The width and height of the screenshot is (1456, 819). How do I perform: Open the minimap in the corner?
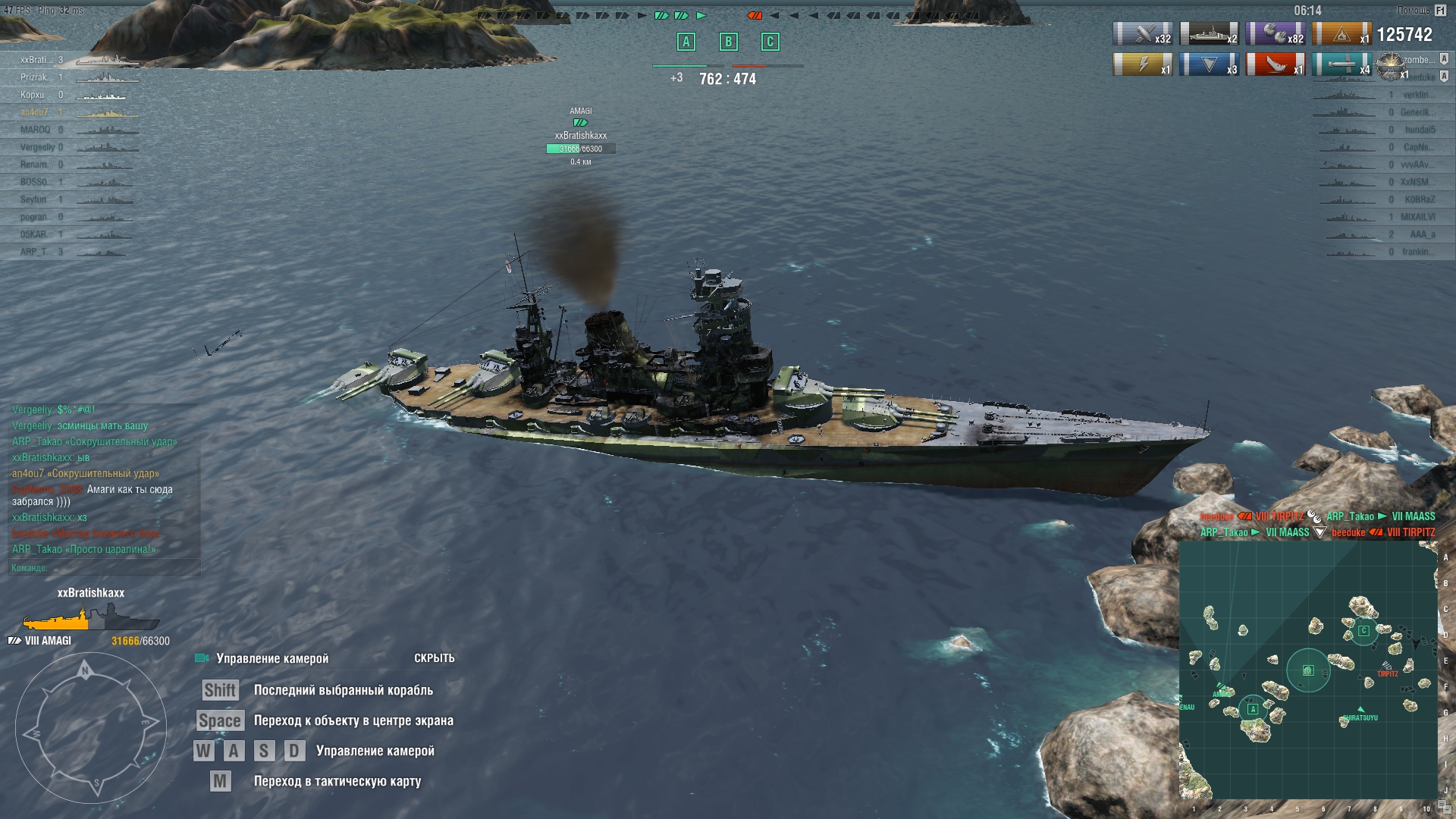tap(1307, 670)
